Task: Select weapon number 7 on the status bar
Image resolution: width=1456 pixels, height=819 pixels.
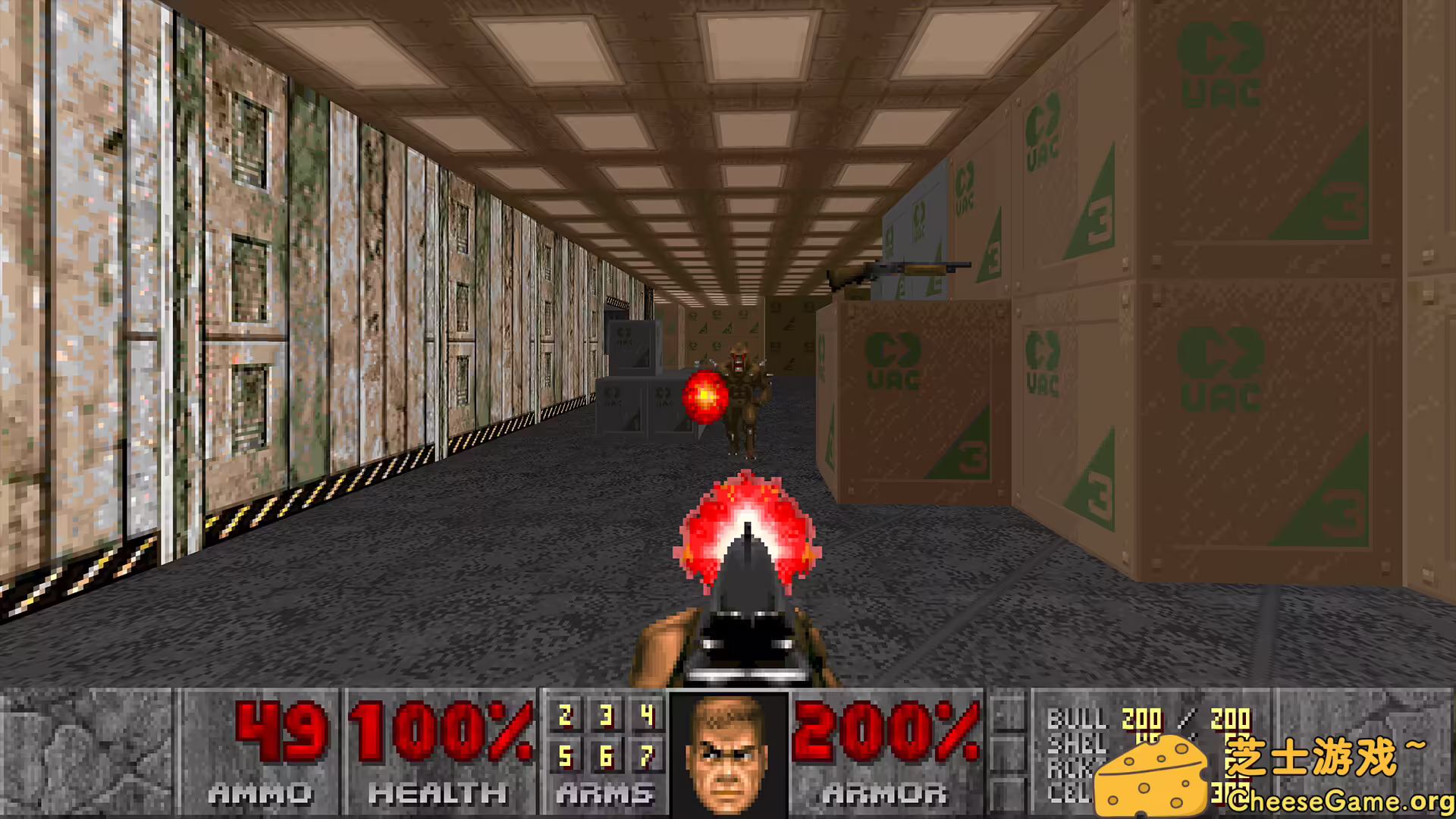Action: pos(648,756)
